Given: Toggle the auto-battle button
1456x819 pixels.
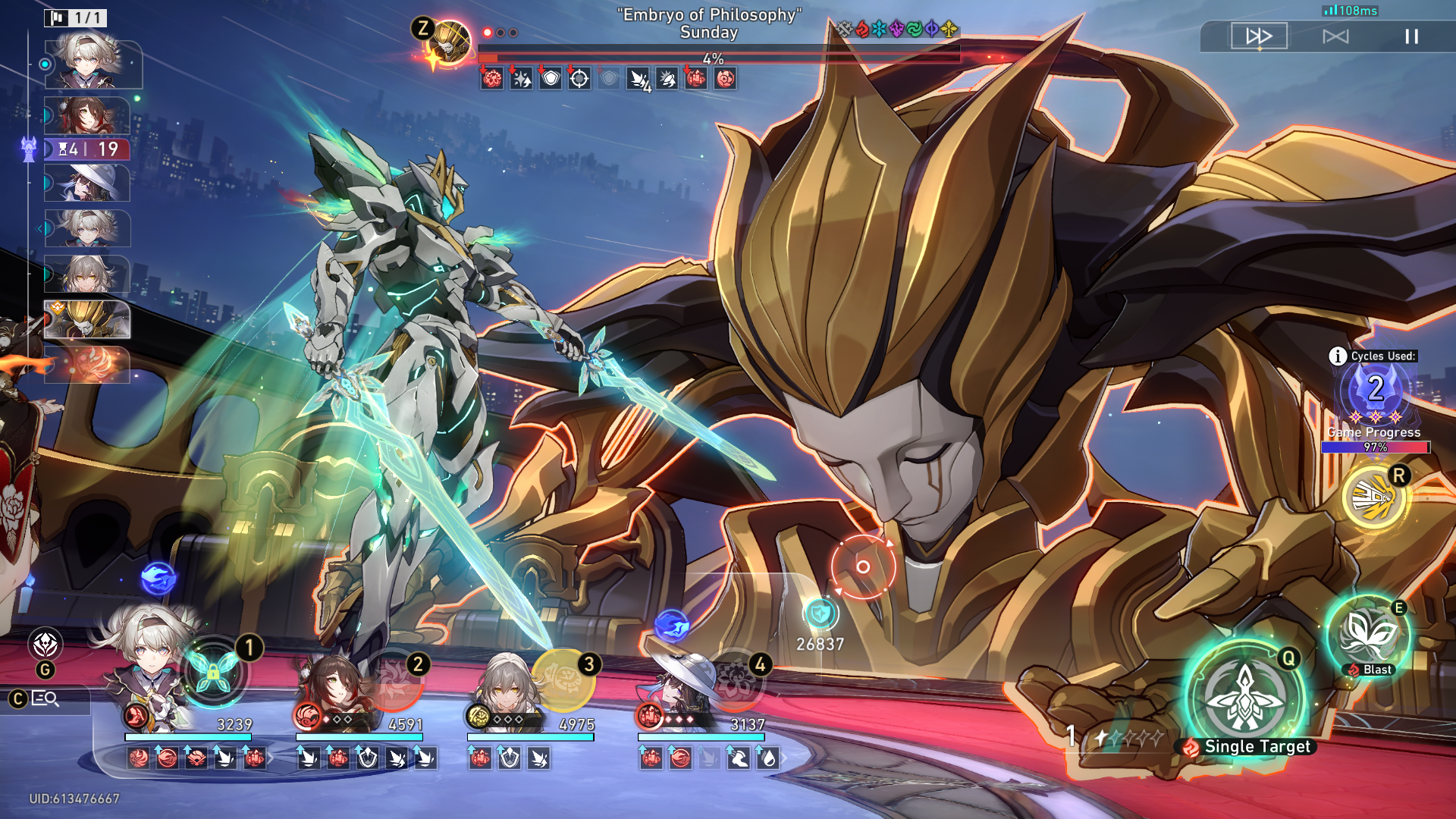Looking at the screenshot, I should click(1335, 36).
